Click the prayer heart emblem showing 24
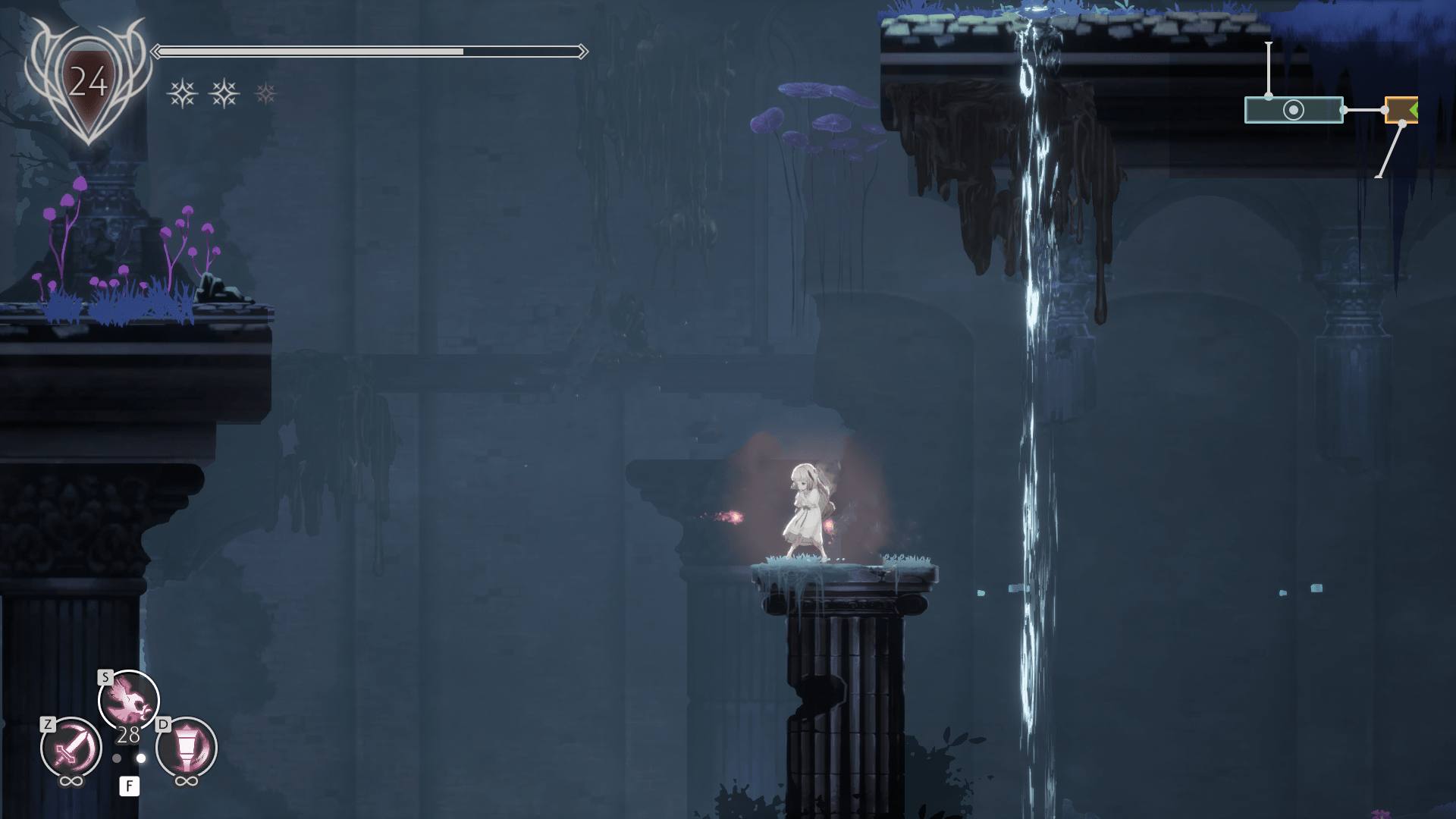Viewport: 1456px width, 819px height. 88,82
